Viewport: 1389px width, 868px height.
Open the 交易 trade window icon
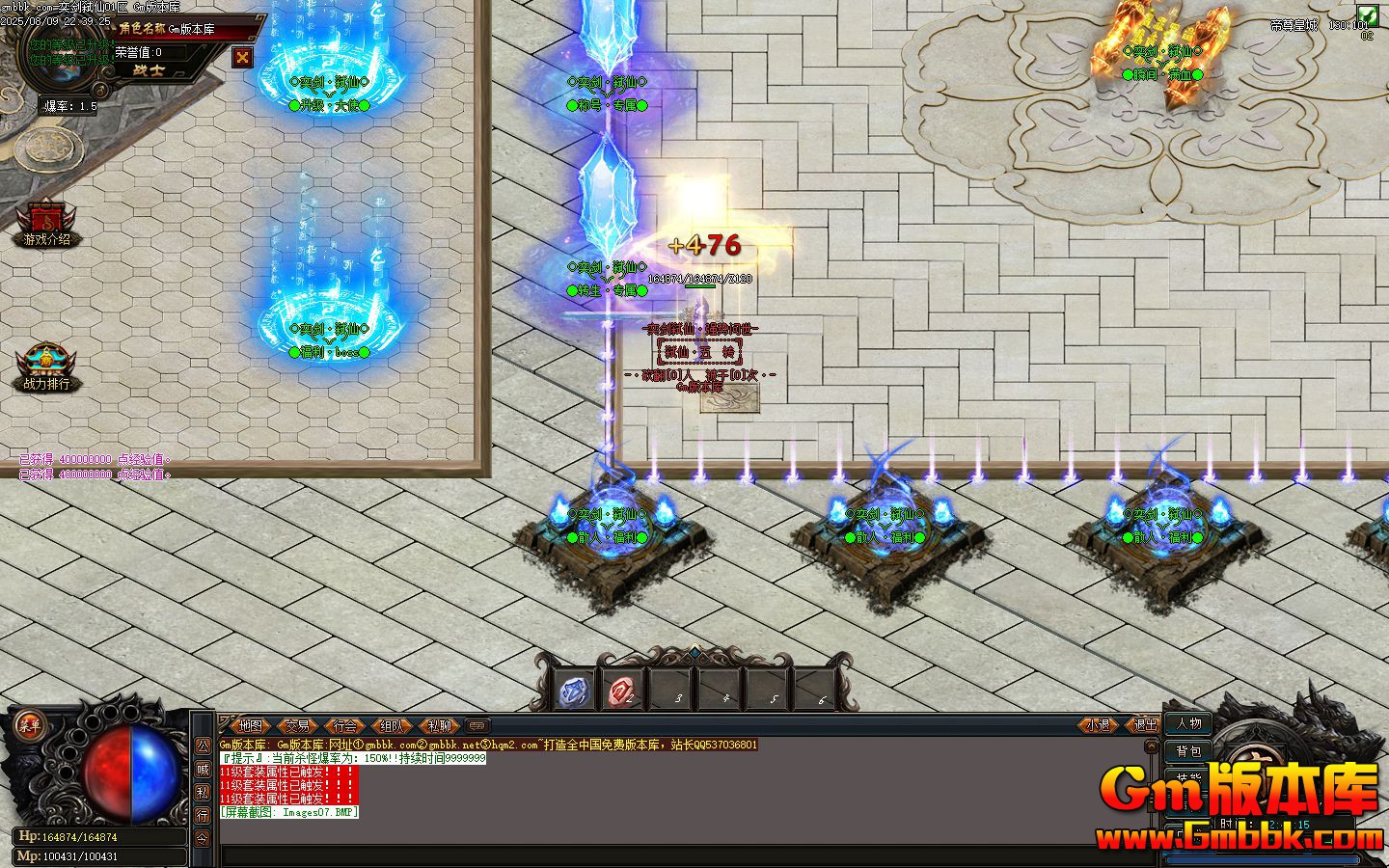[x=297, y=729]
